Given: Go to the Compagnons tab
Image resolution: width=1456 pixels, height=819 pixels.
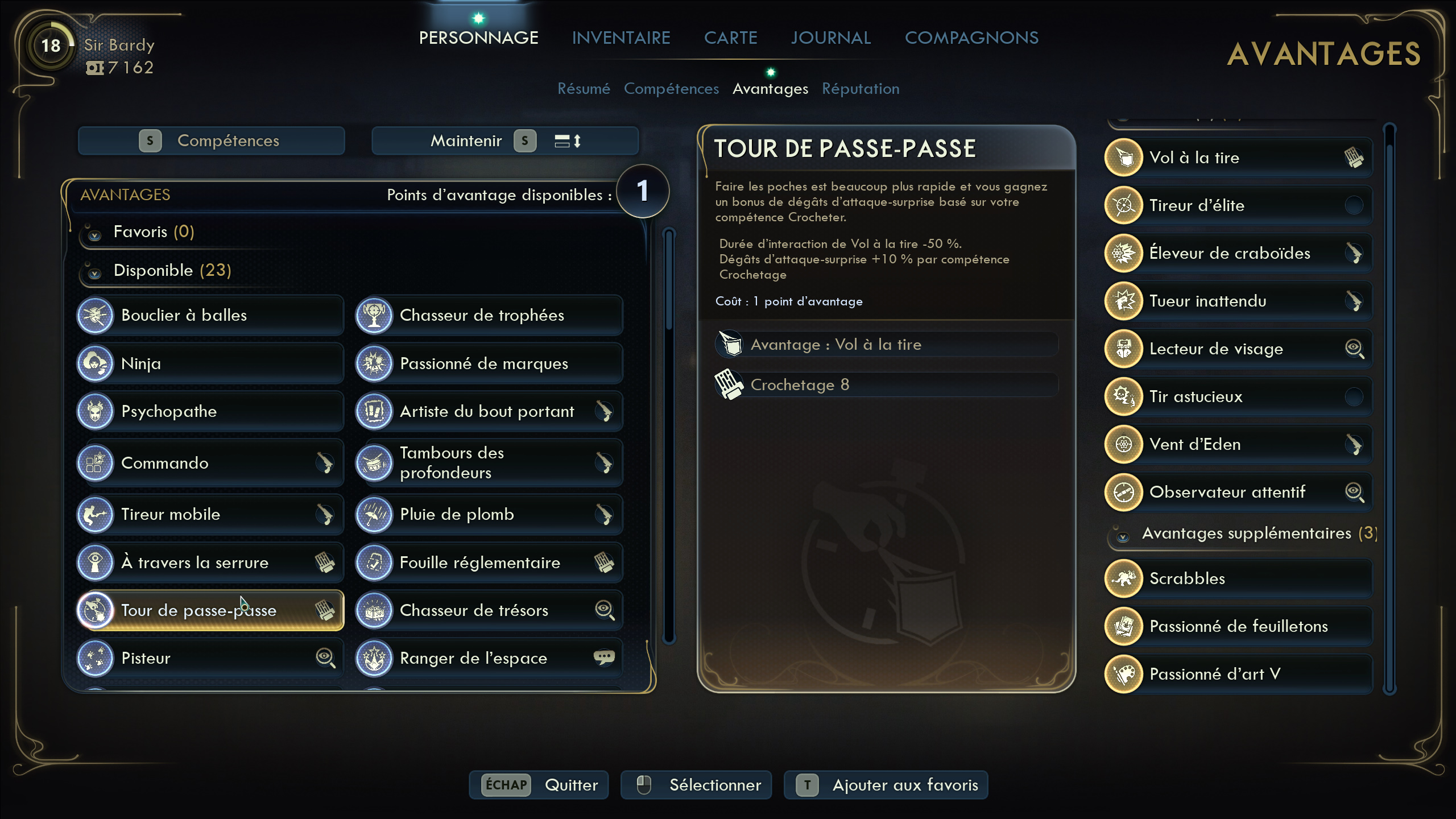Looking at the screenshot, I should pos(971,38).
